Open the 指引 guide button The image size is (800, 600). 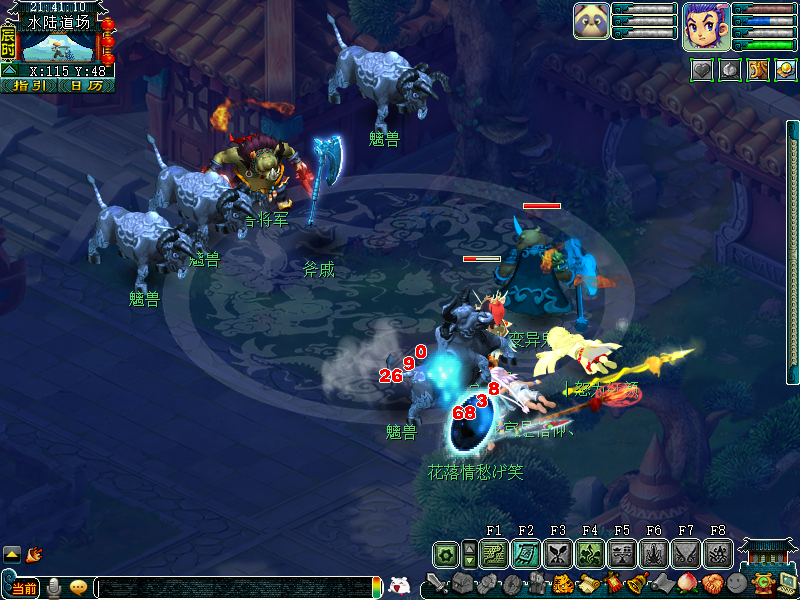pos(30,86)
